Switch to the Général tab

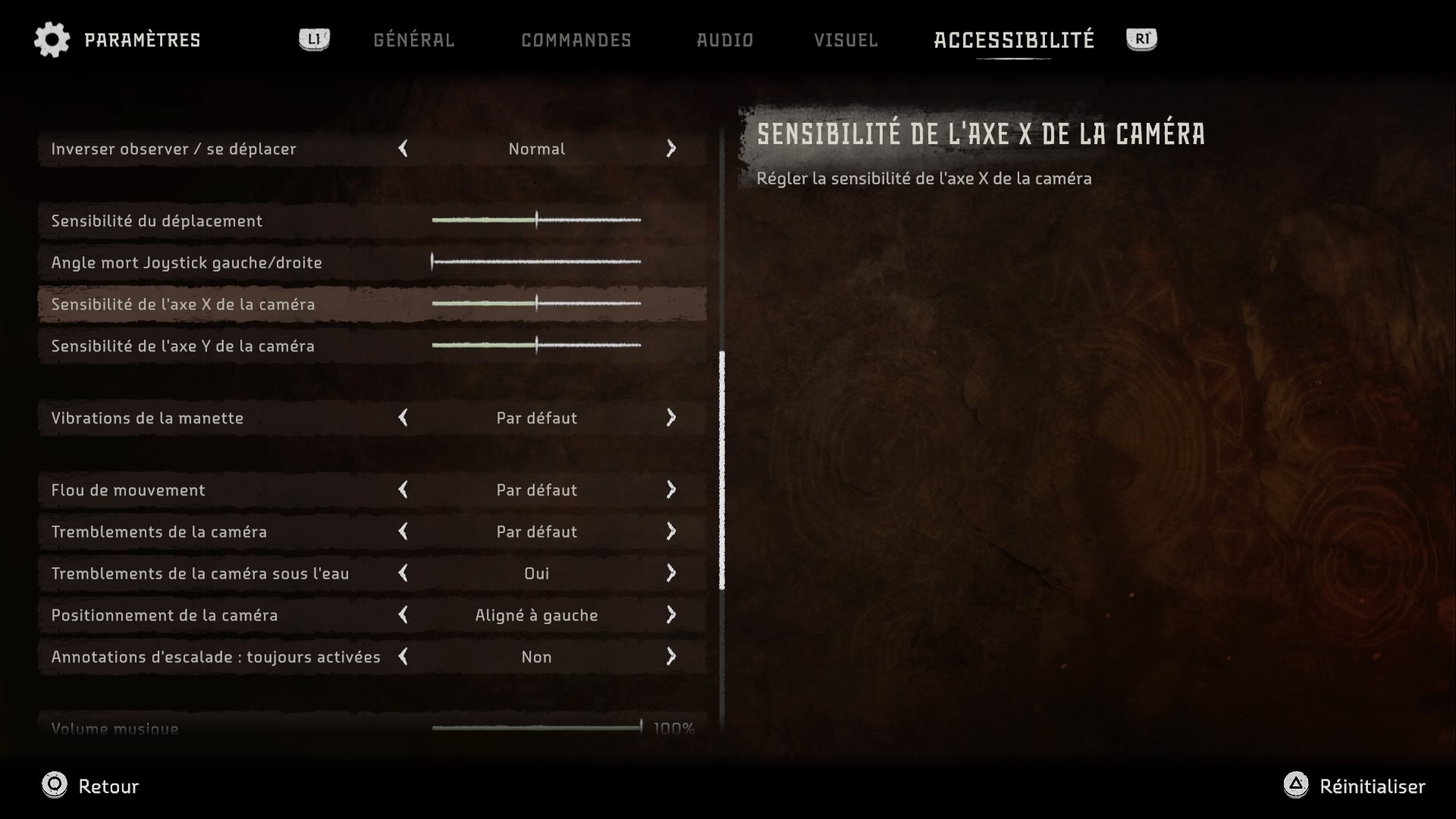(x=413, y=40)
